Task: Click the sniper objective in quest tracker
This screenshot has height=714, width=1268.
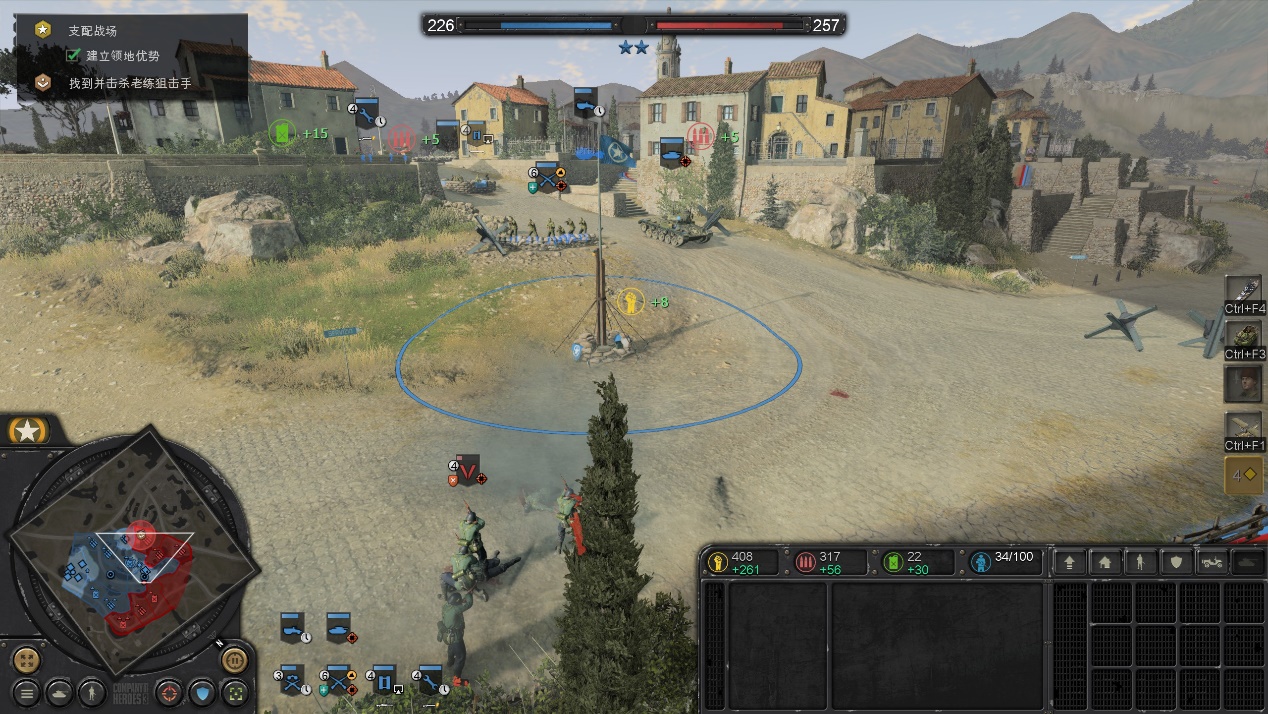Action: pyautogui.click(x=130, y=83)
